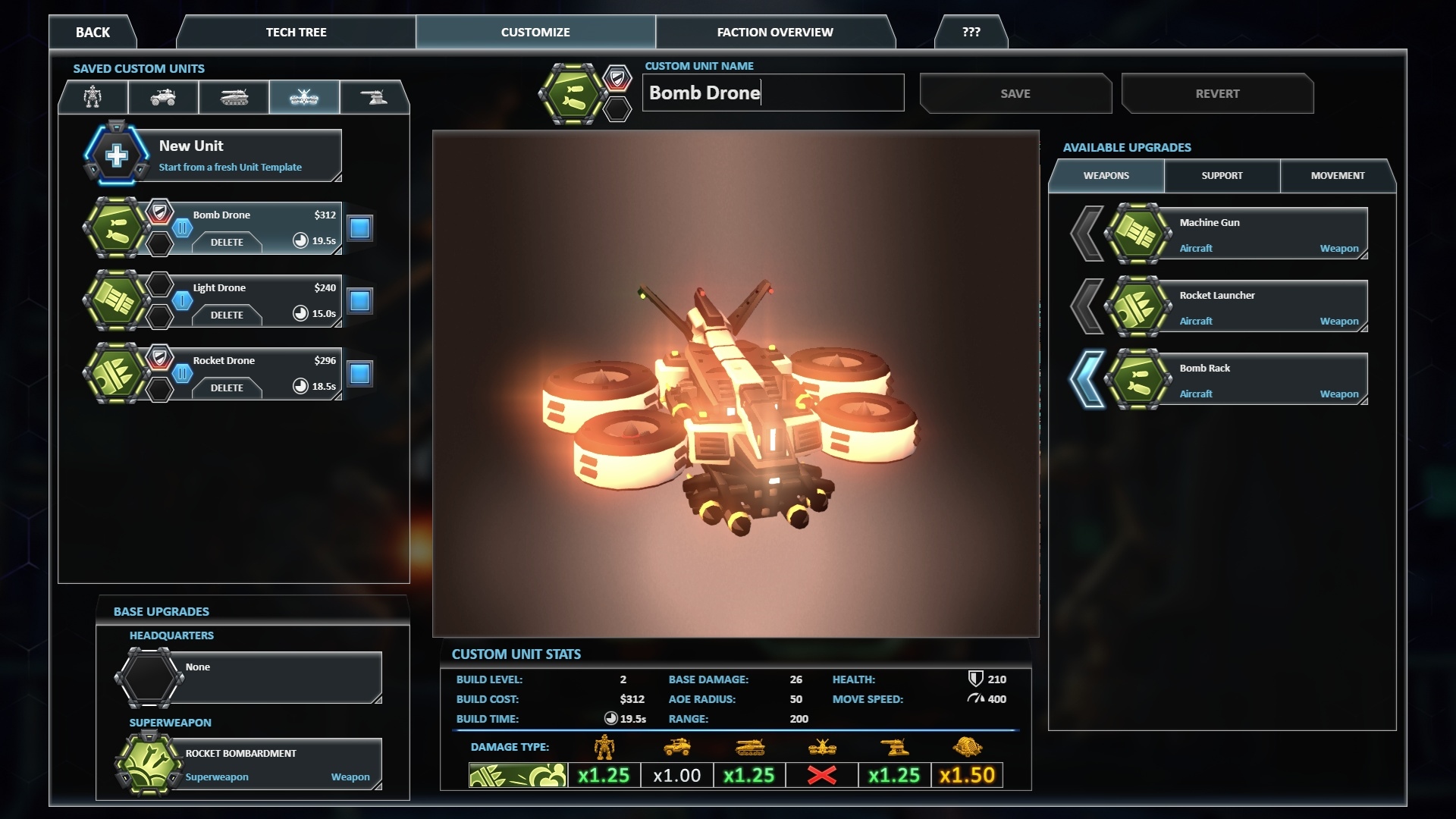Select the saved Rocket Drone unit
This screenshot has height=819, width=1456.
(x=258, y=362)
